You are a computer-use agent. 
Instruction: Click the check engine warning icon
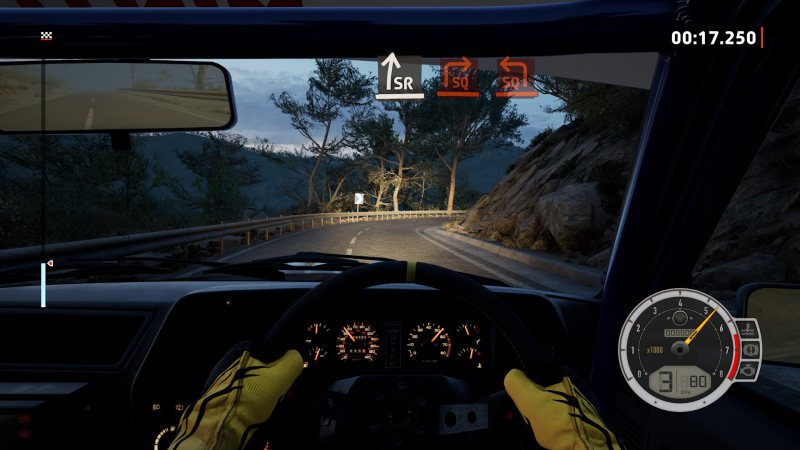point(751,370)
